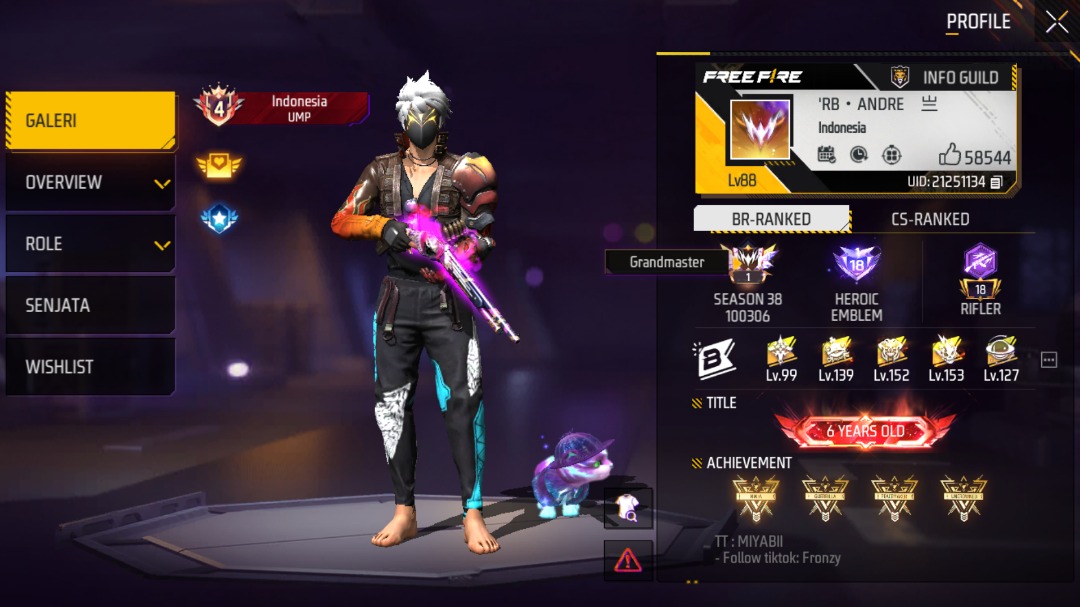Expand the Overview menu entry

tap(90, 182)
